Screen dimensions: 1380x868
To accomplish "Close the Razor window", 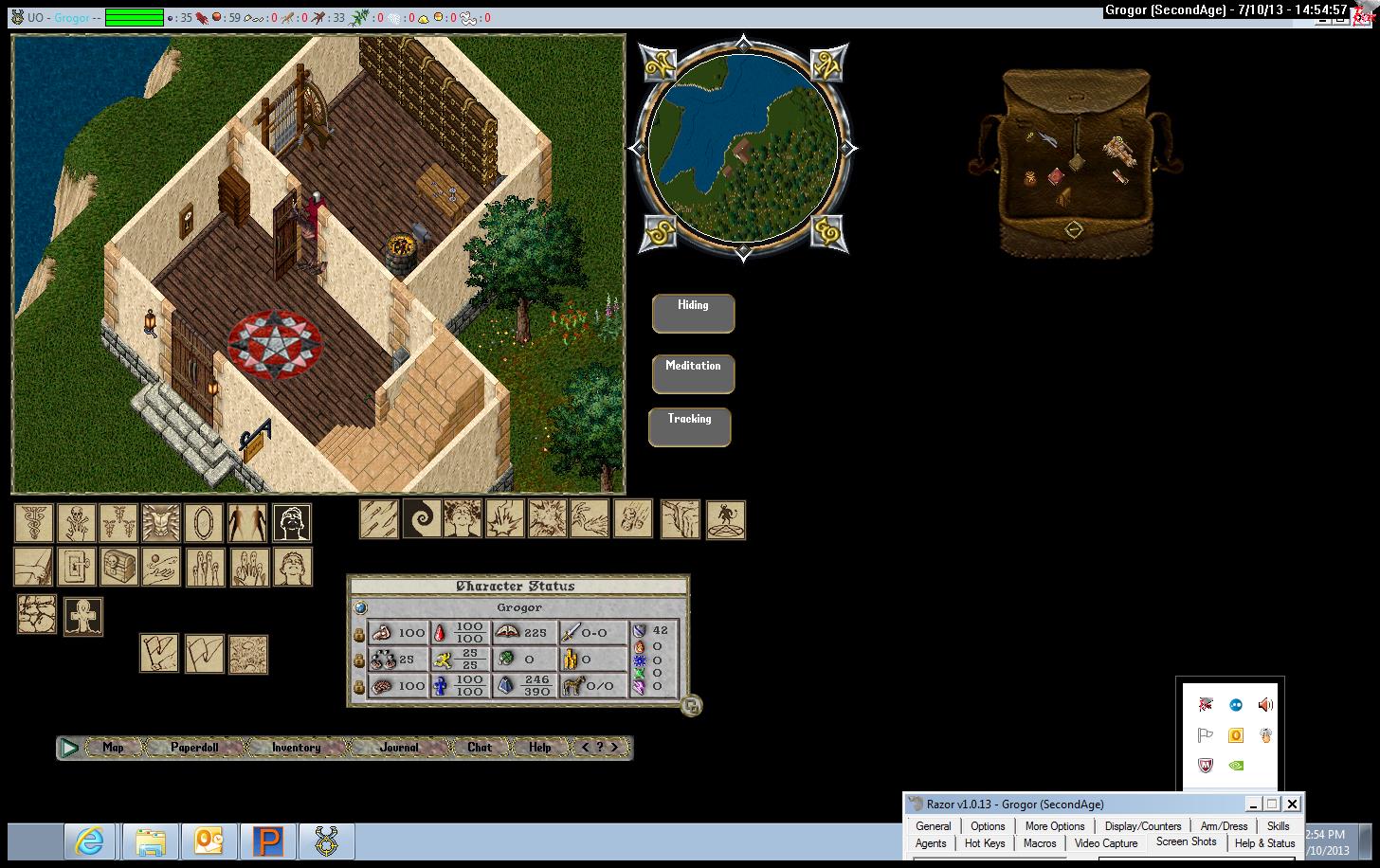I will (x=1292, y=805).
